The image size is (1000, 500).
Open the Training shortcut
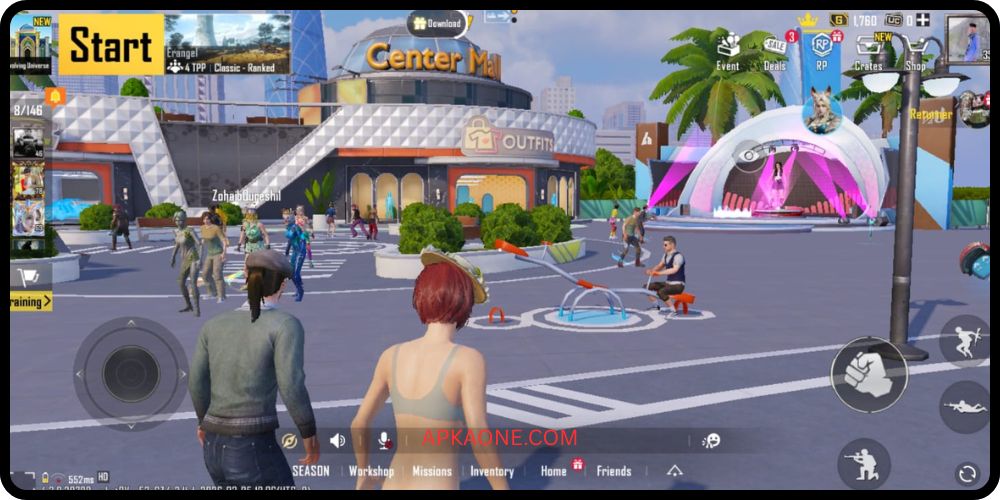(31, 300)
